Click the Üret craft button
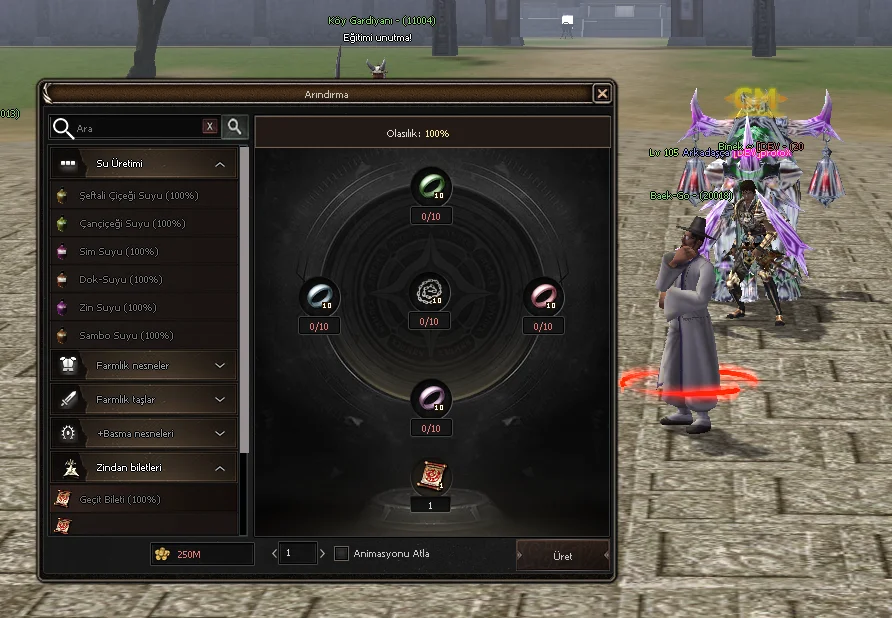Image resolution: width=892 pixels, height=618 pixels. tap(562, 556)
